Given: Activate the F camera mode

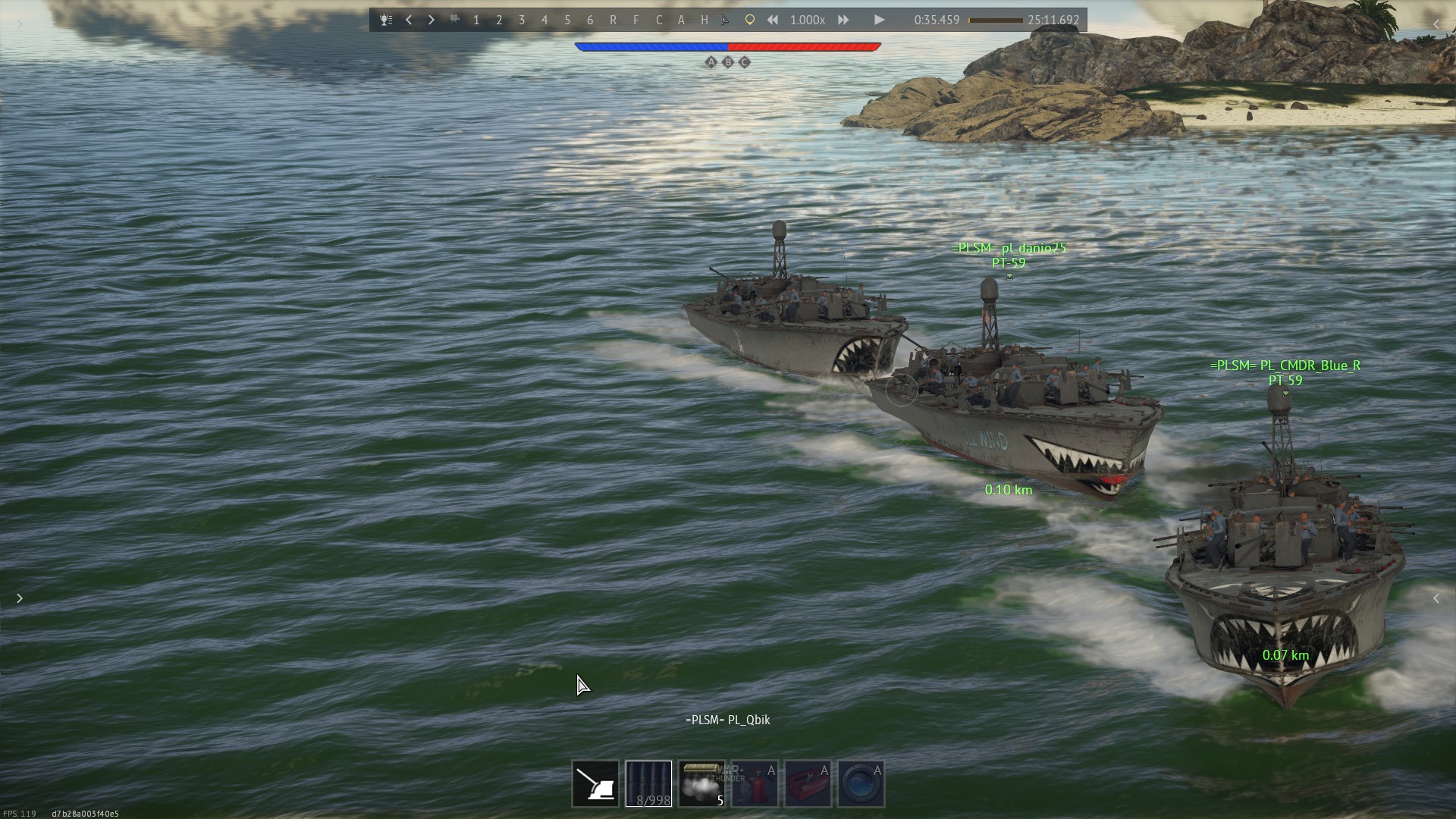Looking at the screenshot, I should pyautogui.click(x=635, y=20).
